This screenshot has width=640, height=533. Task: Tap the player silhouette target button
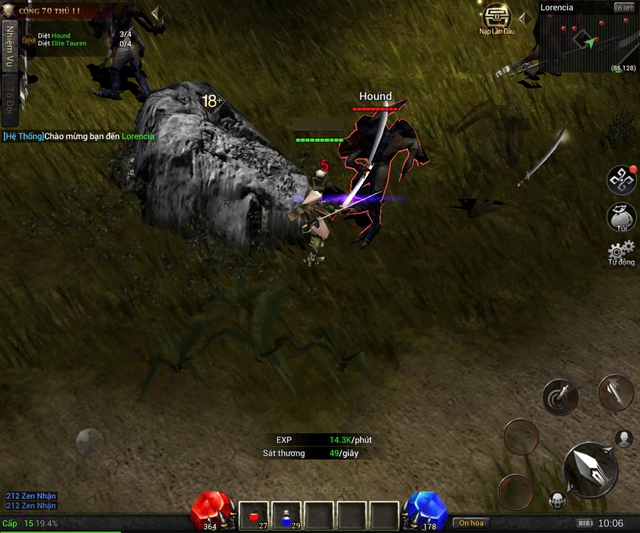[624, 438]
